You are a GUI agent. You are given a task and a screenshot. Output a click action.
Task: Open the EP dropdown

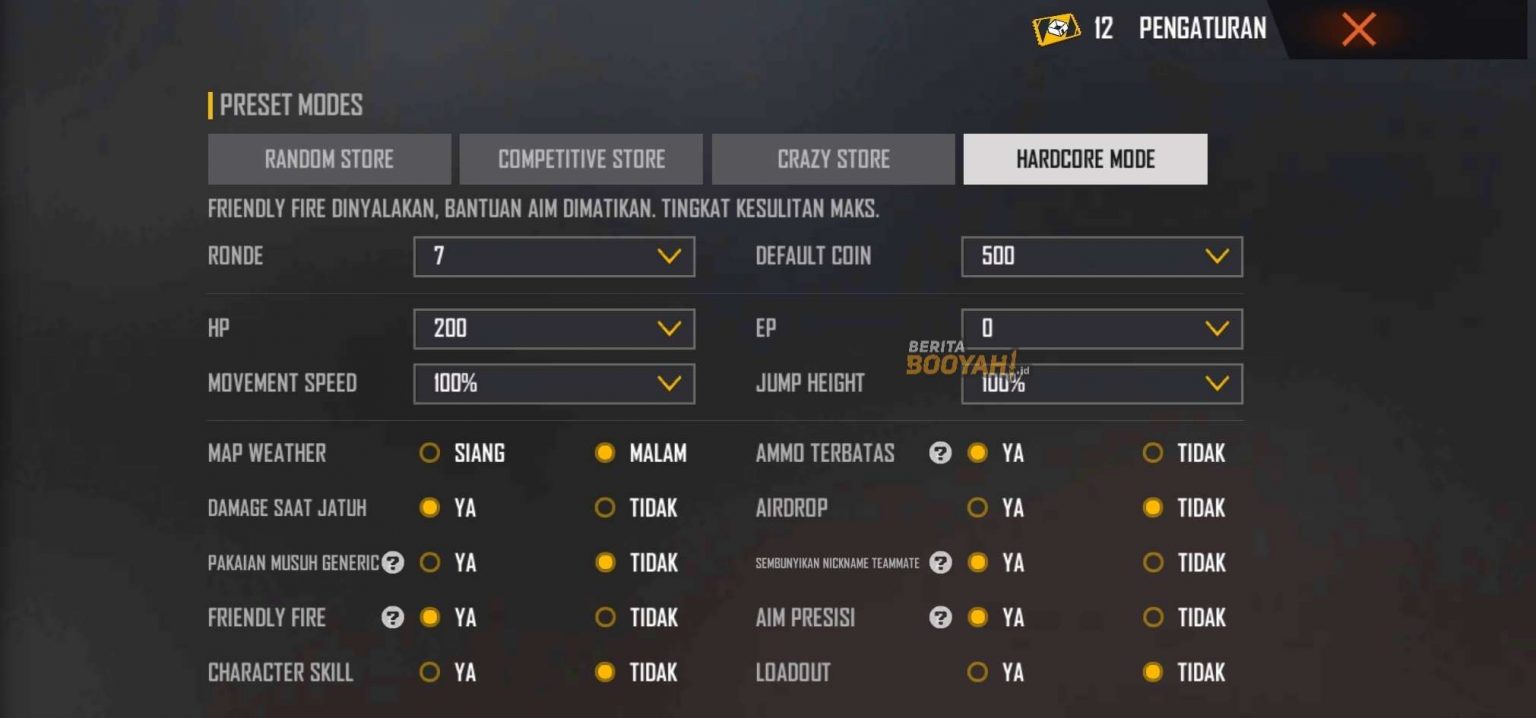coord(1102,328)
